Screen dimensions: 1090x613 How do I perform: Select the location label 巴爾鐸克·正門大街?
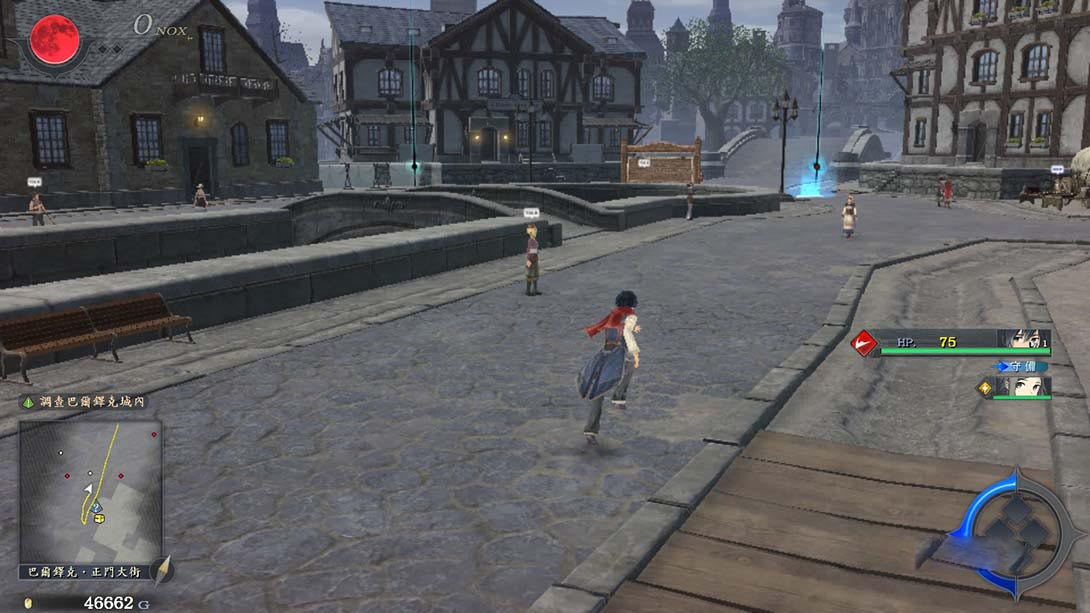(x=84, y=572)
